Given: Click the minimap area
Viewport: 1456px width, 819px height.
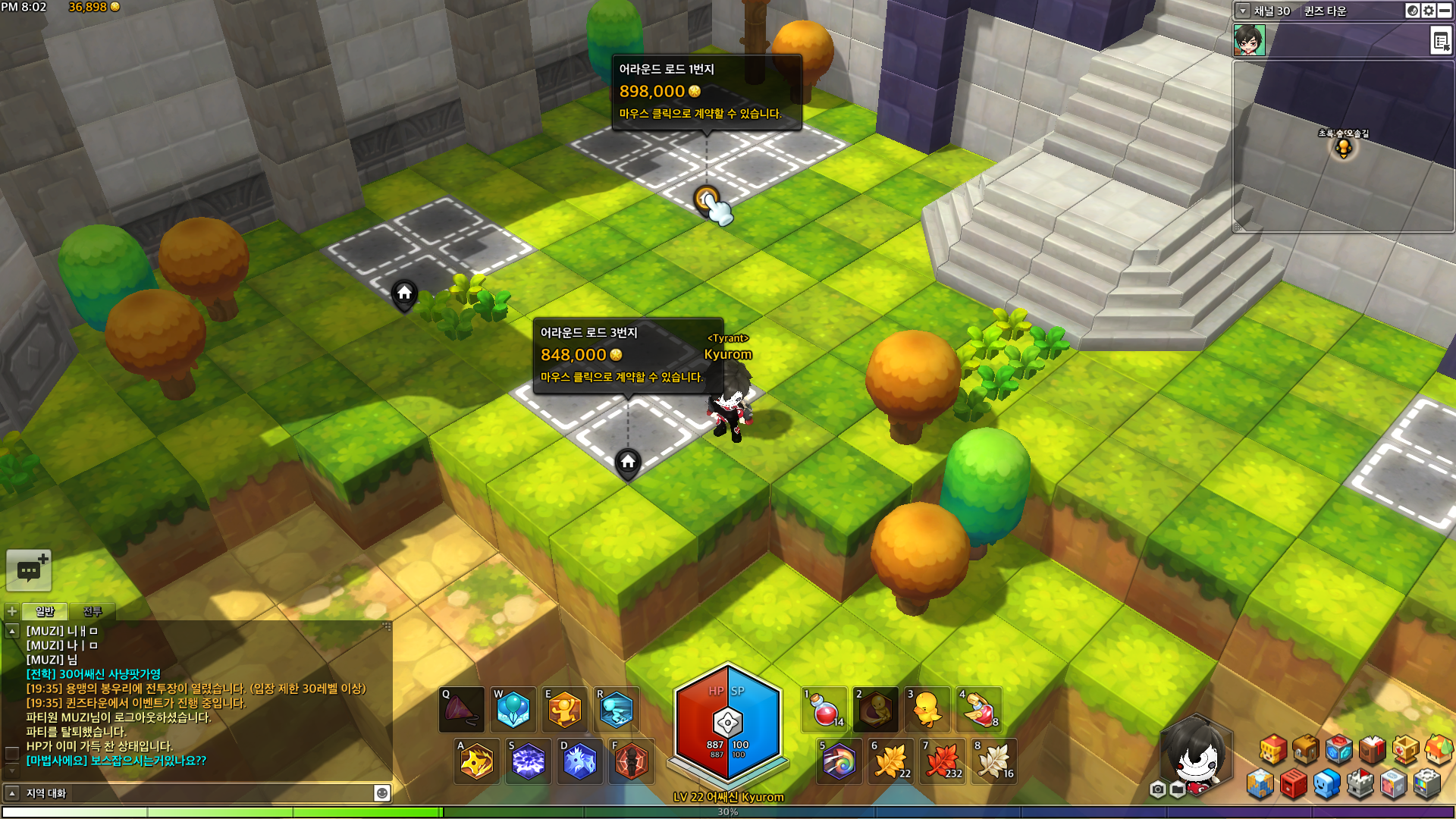Looking at the screenshot, I should coord(1342,146).
